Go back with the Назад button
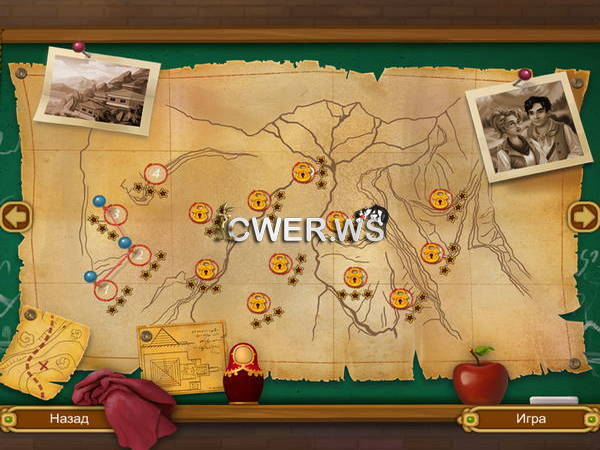The height and width of the screenshot is (450, 600). (68, 419)
